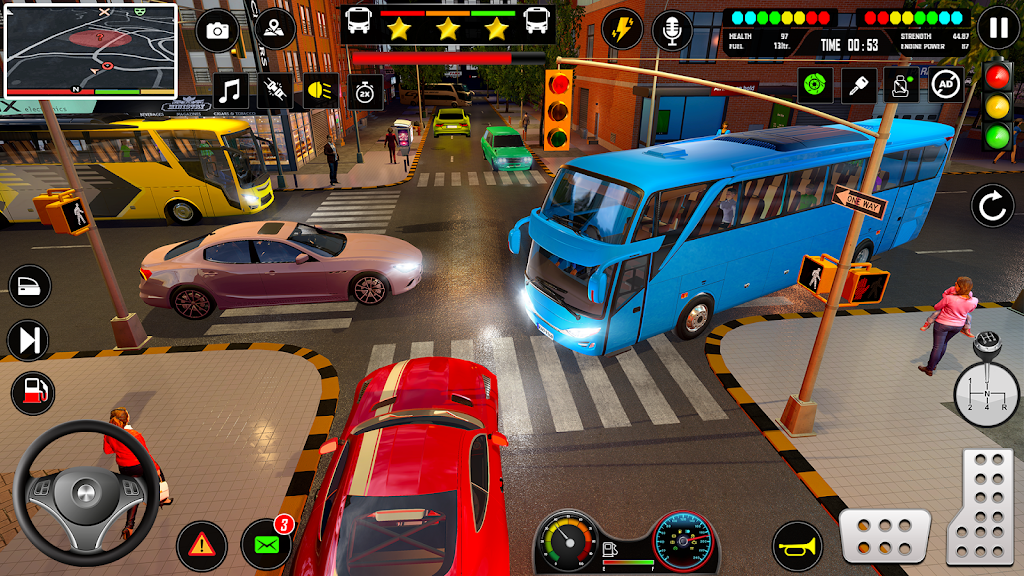Tap the lightning bolt boost button
Viewport: 1024px width, 576px height.
point(622,29)
